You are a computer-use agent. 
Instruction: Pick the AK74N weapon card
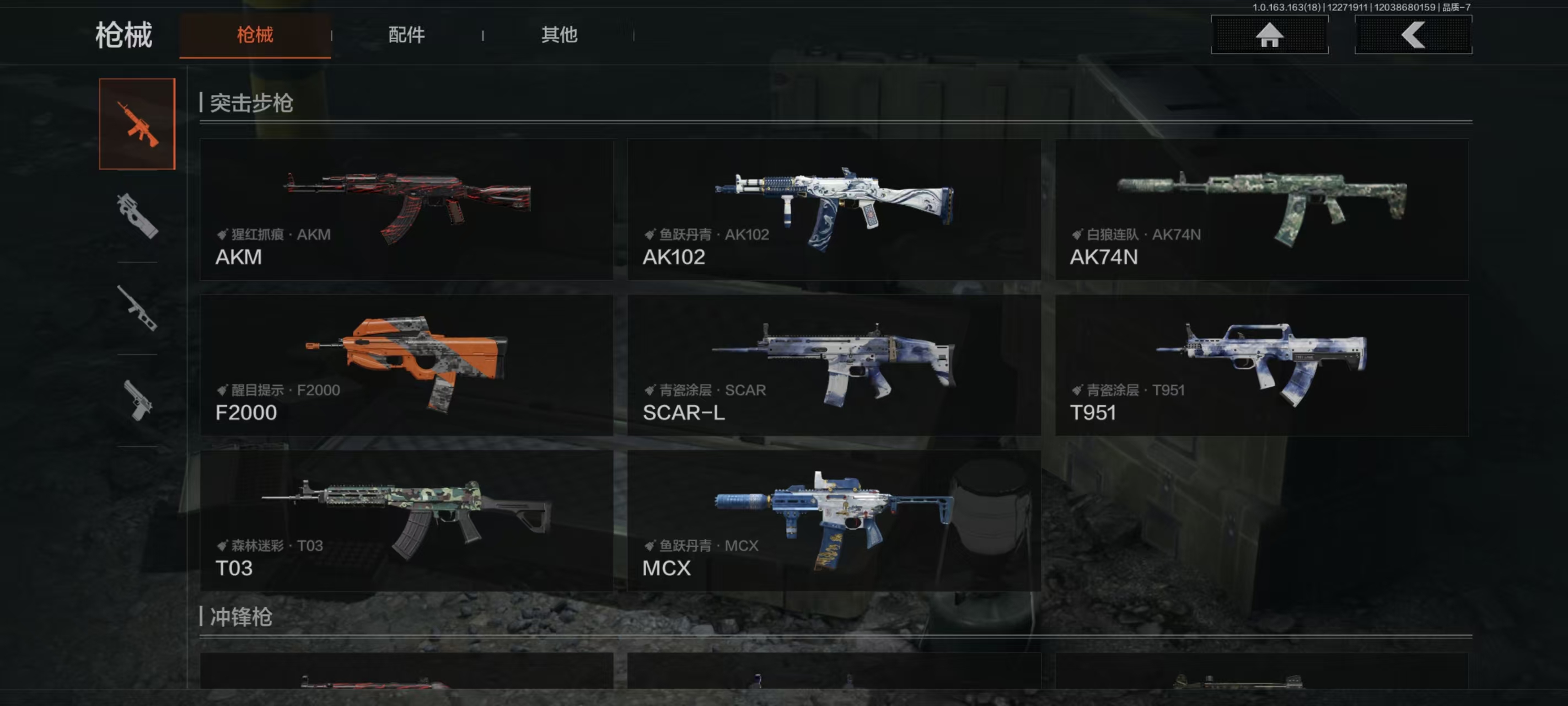coord(1261,210)
